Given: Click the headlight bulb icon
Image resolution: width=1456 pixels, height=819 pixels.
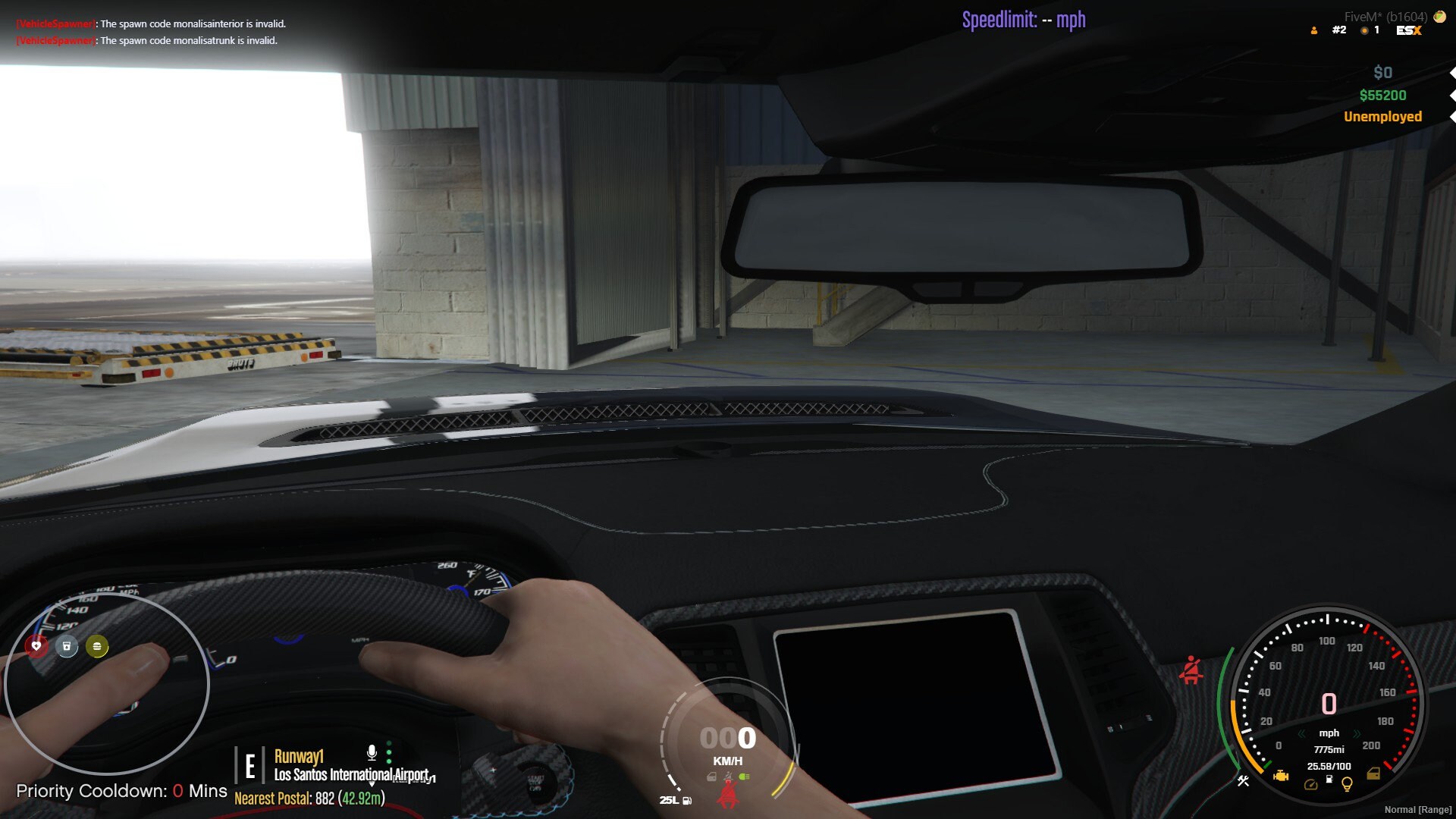Looking at the screenshot, I should click(1348, 785).
